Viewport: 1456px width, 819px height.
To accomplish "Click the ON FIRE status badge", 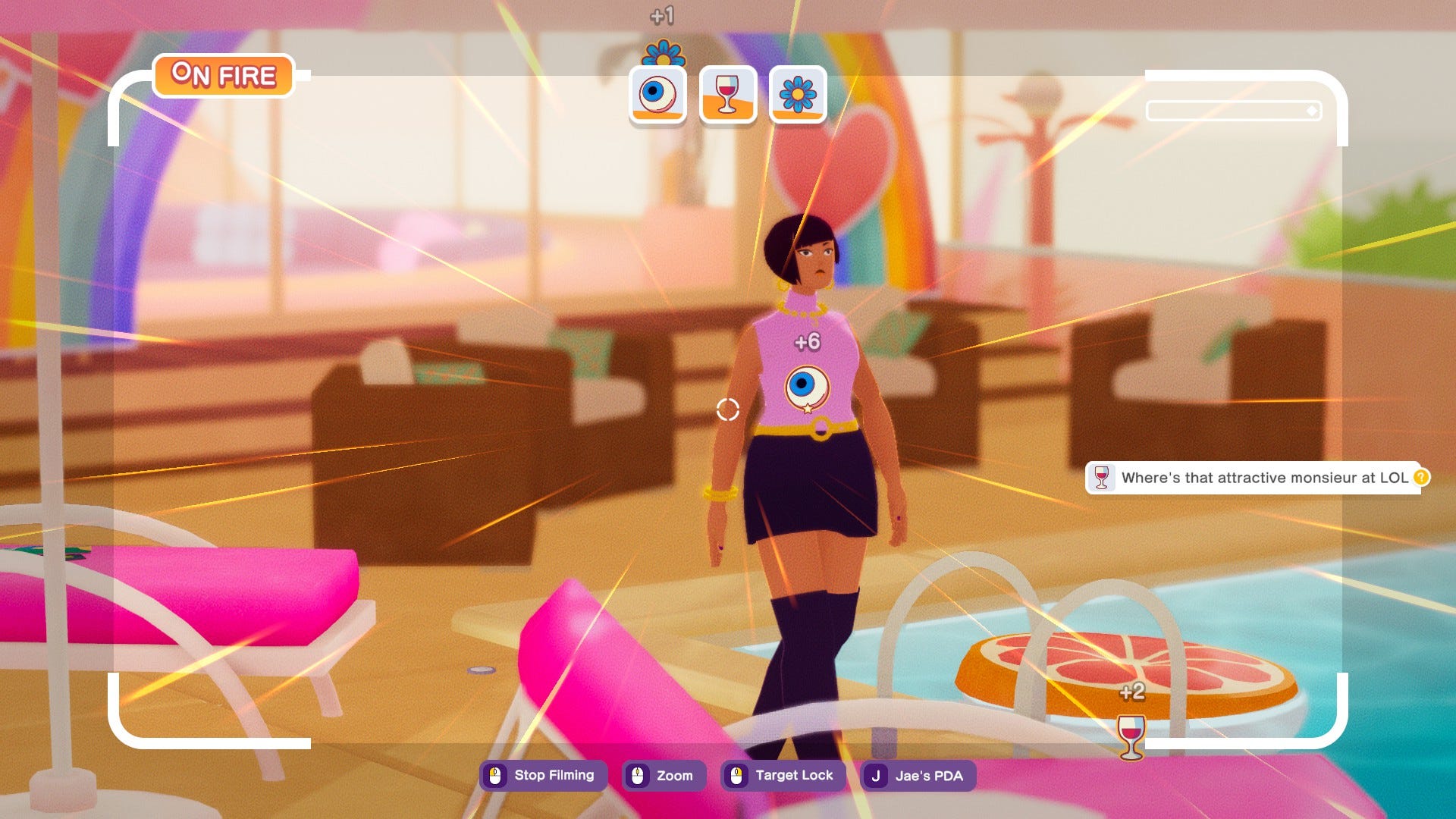I will 224,75.
